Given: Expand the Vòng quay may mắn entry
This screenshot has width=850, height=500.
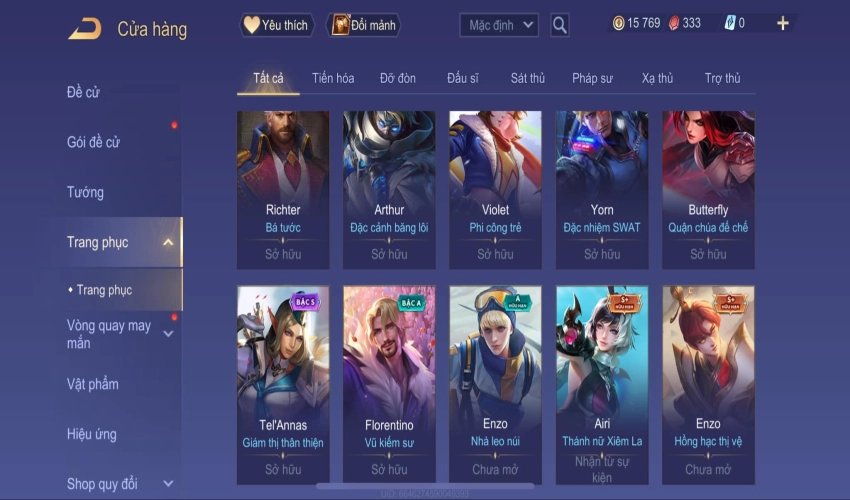Looking at the screenshot, I should click(x=110, y=334).
